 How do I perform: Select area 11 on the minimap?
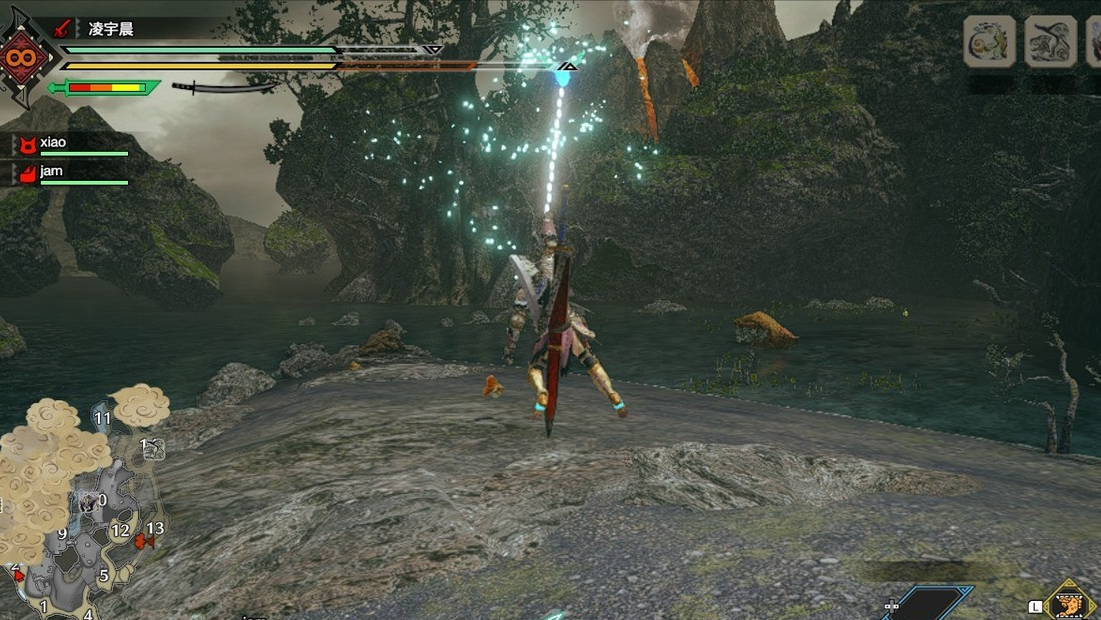coord(102,418)
